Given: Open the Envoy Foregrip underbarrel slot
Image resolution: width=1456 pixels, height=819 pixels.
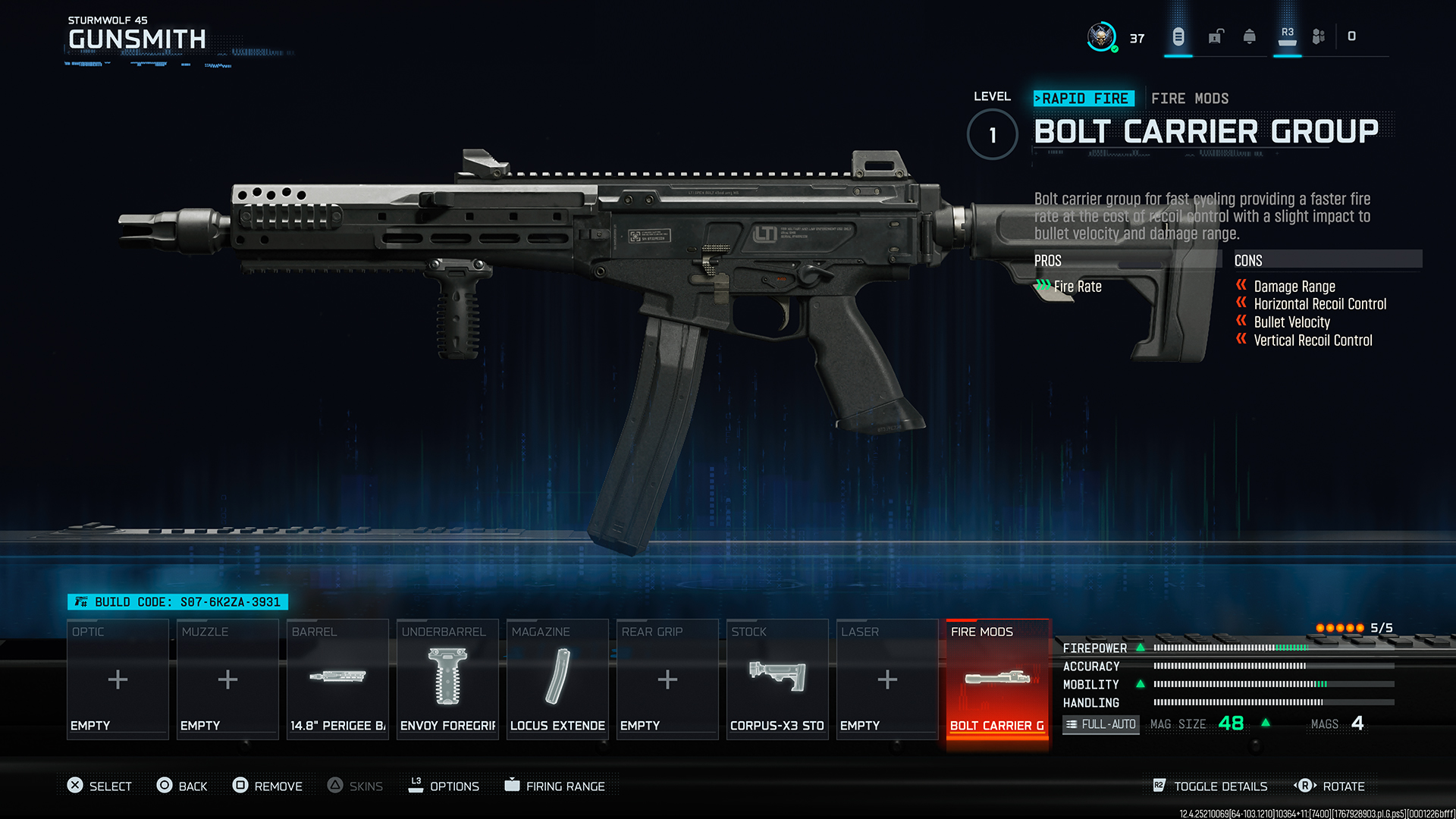Looking at the screenshot, I should click(447, 679).
